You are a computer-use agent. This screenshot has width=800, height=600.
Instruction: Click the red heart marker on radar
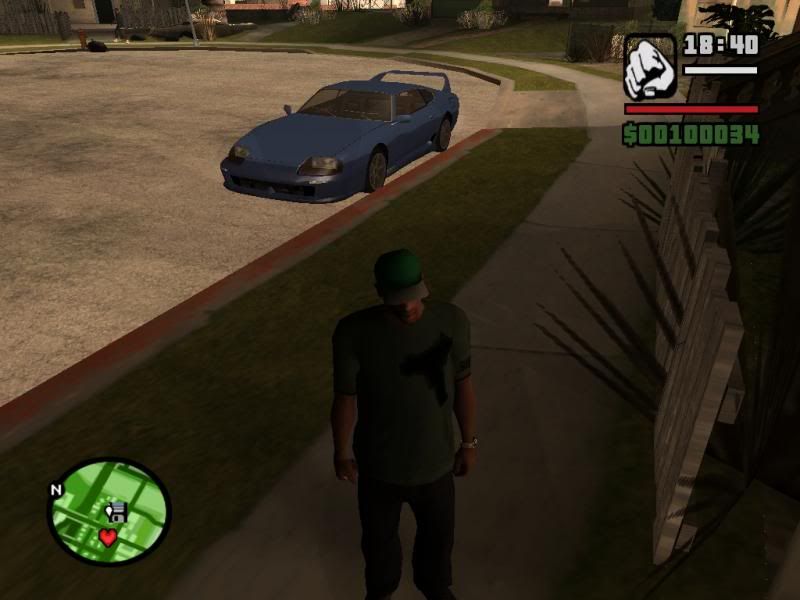coord(107,537)
